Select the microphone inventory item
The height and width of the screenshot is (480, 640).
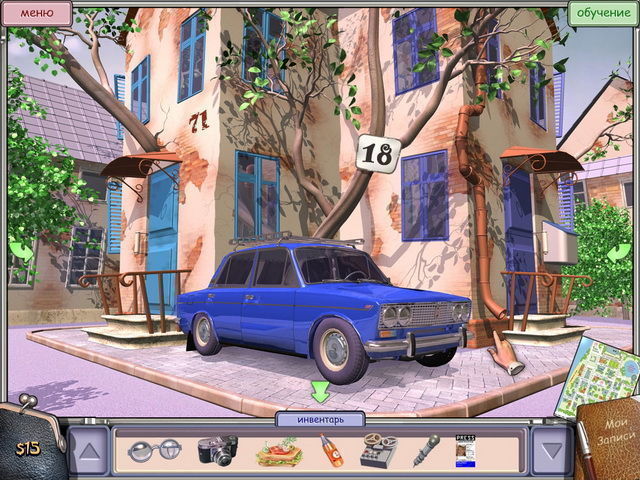pyautogui.click(x=426, y=450)
